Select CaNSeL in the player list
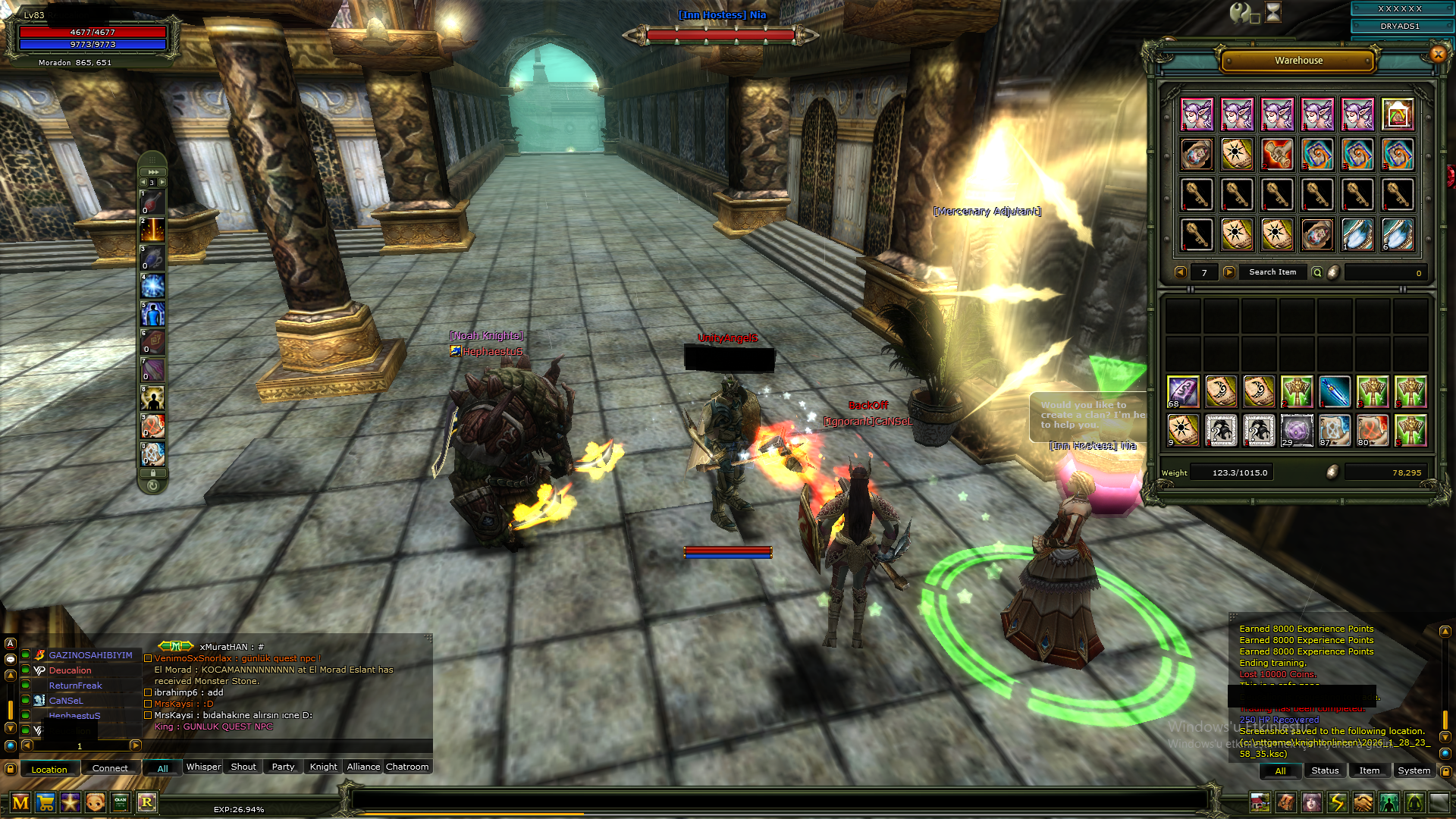The width and height of the screenshot is (1456, 819). coord(66,701)
